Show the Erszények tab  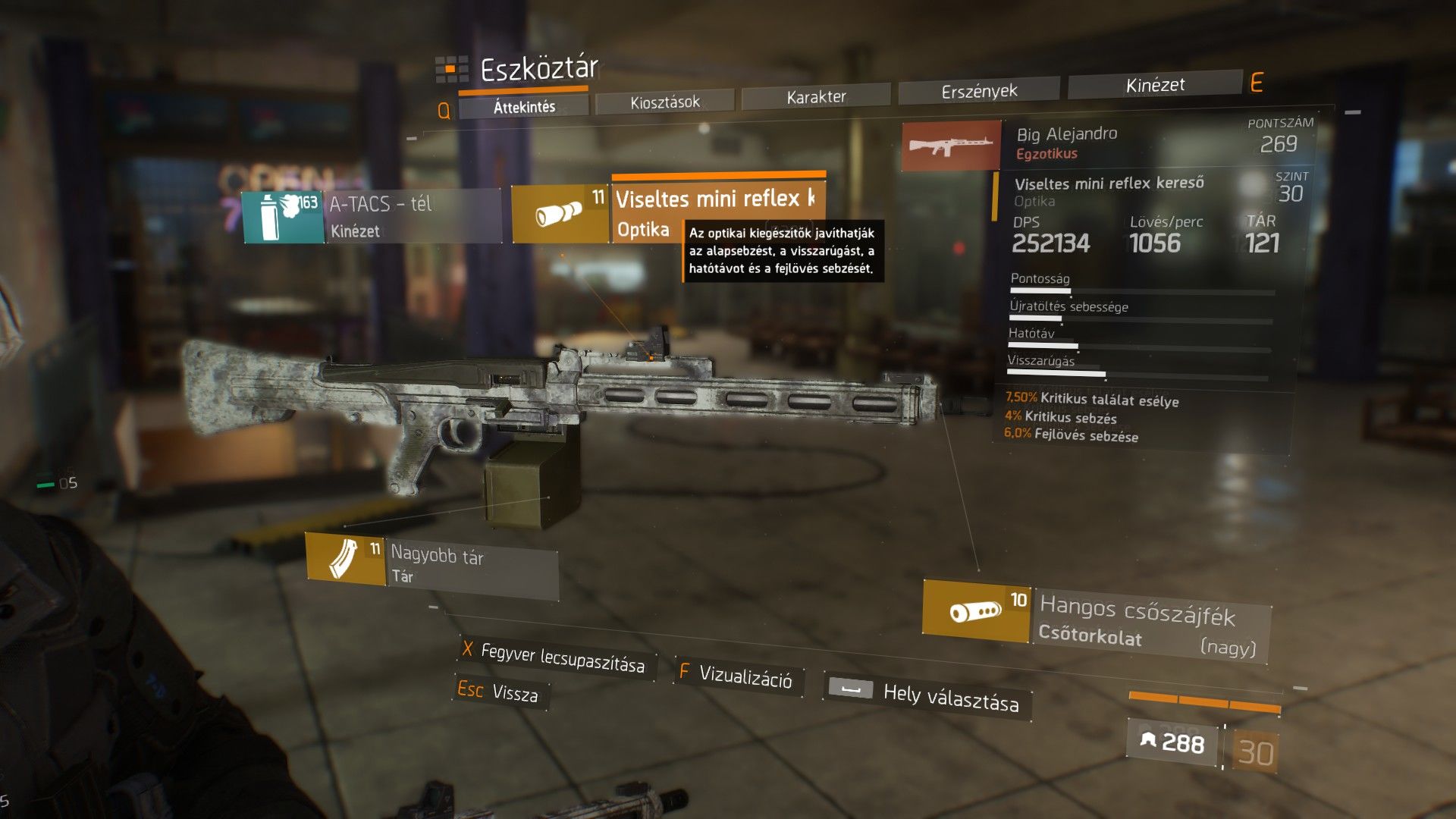[x=979, y=91]
